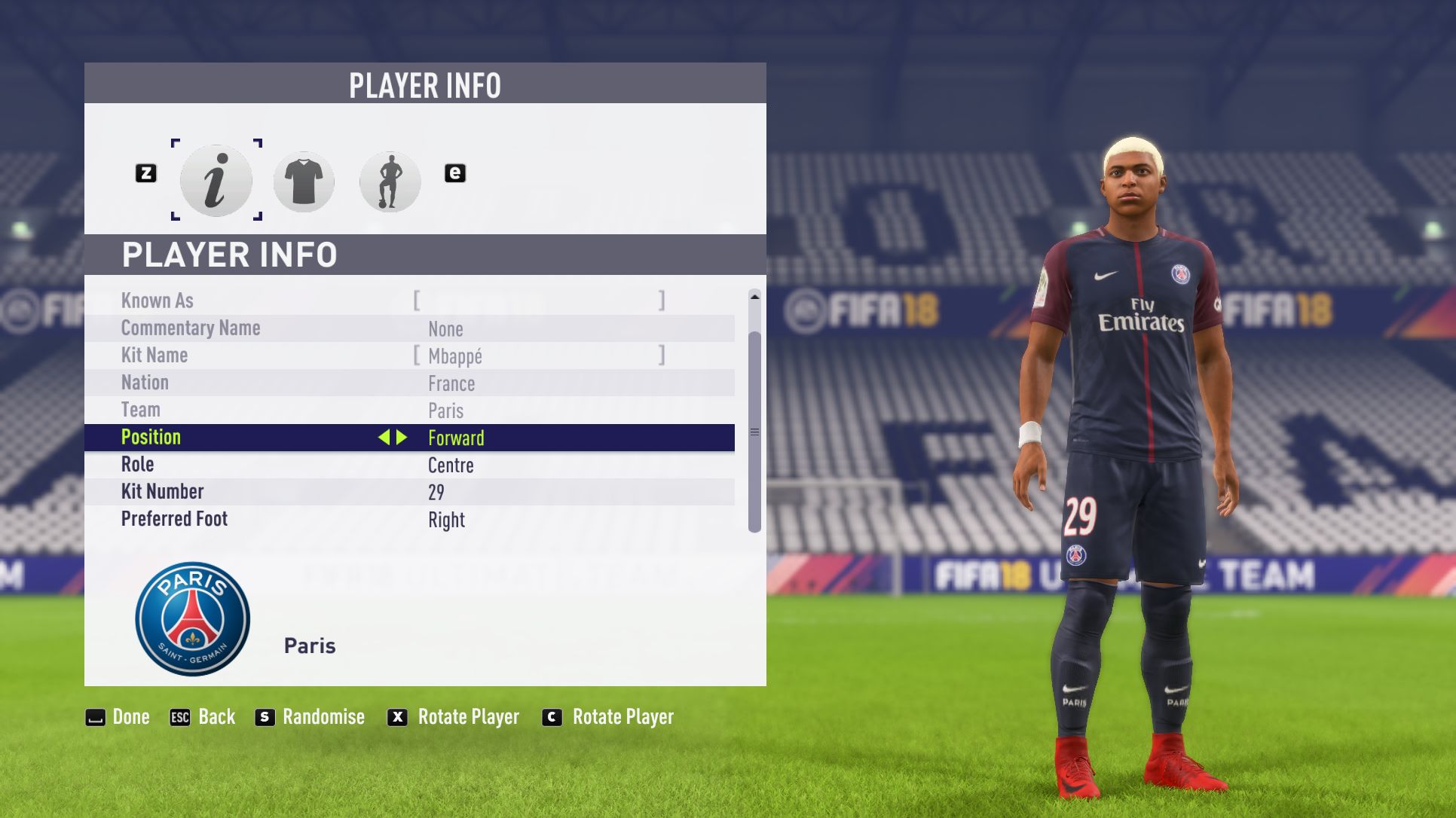1456x818 pixels.
Task: Select the Commentary Name row
Action: (x=409, y=328)
